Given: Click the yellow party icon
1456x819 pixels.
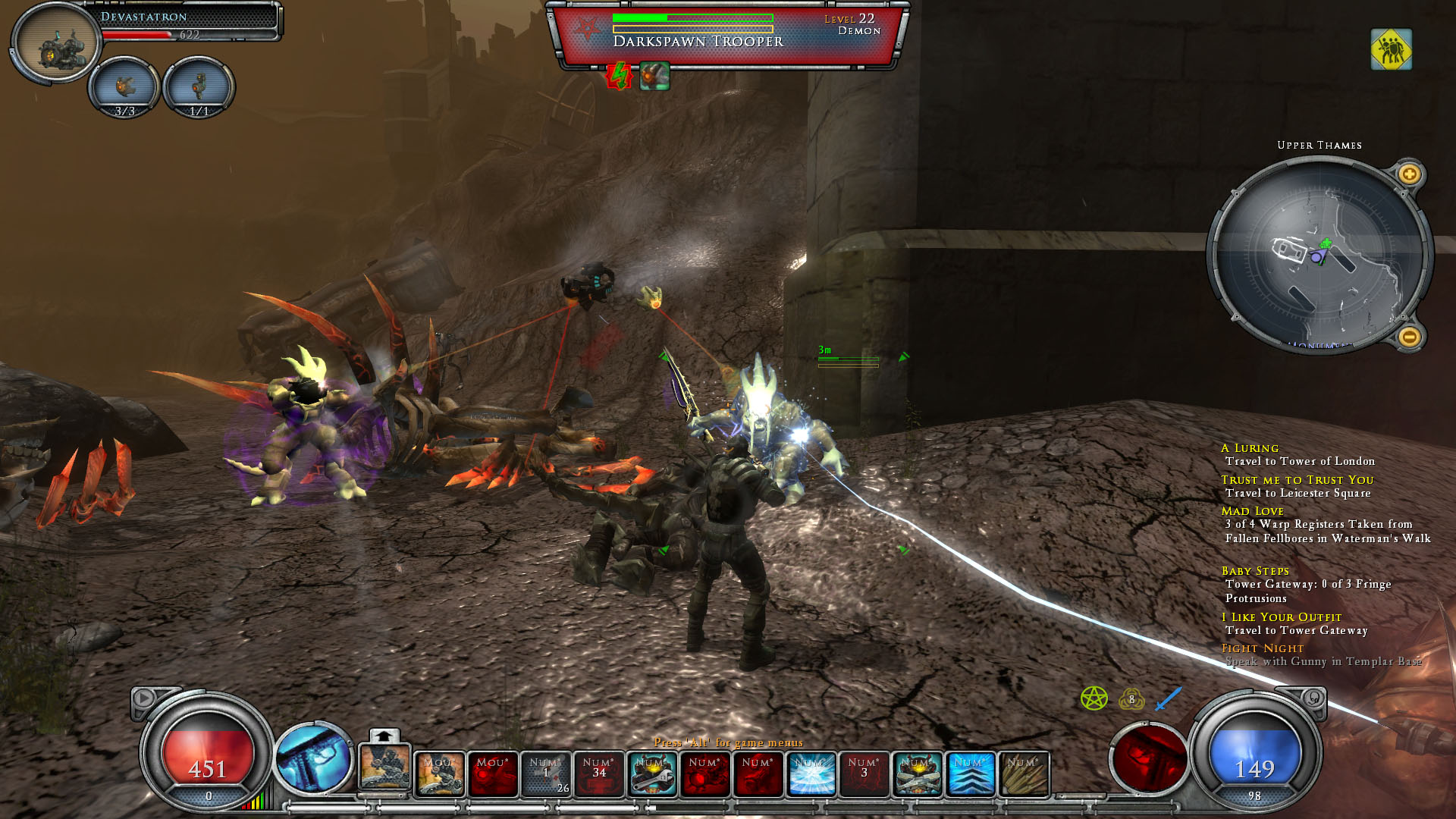Looking at the screenshot, I should coord(1391,50).
